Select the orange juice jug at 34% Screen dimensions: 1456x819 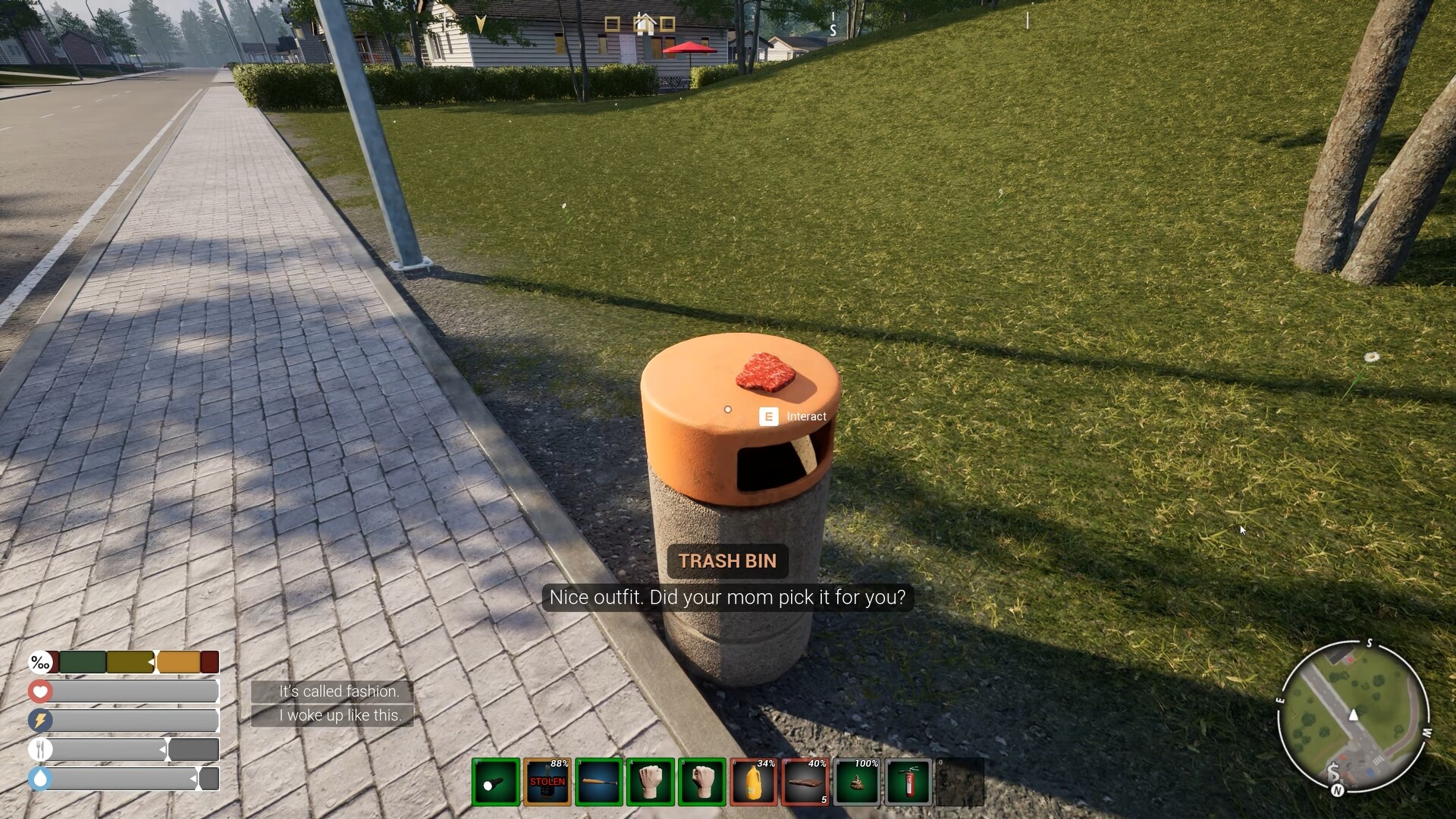click(x=754, y=783)
